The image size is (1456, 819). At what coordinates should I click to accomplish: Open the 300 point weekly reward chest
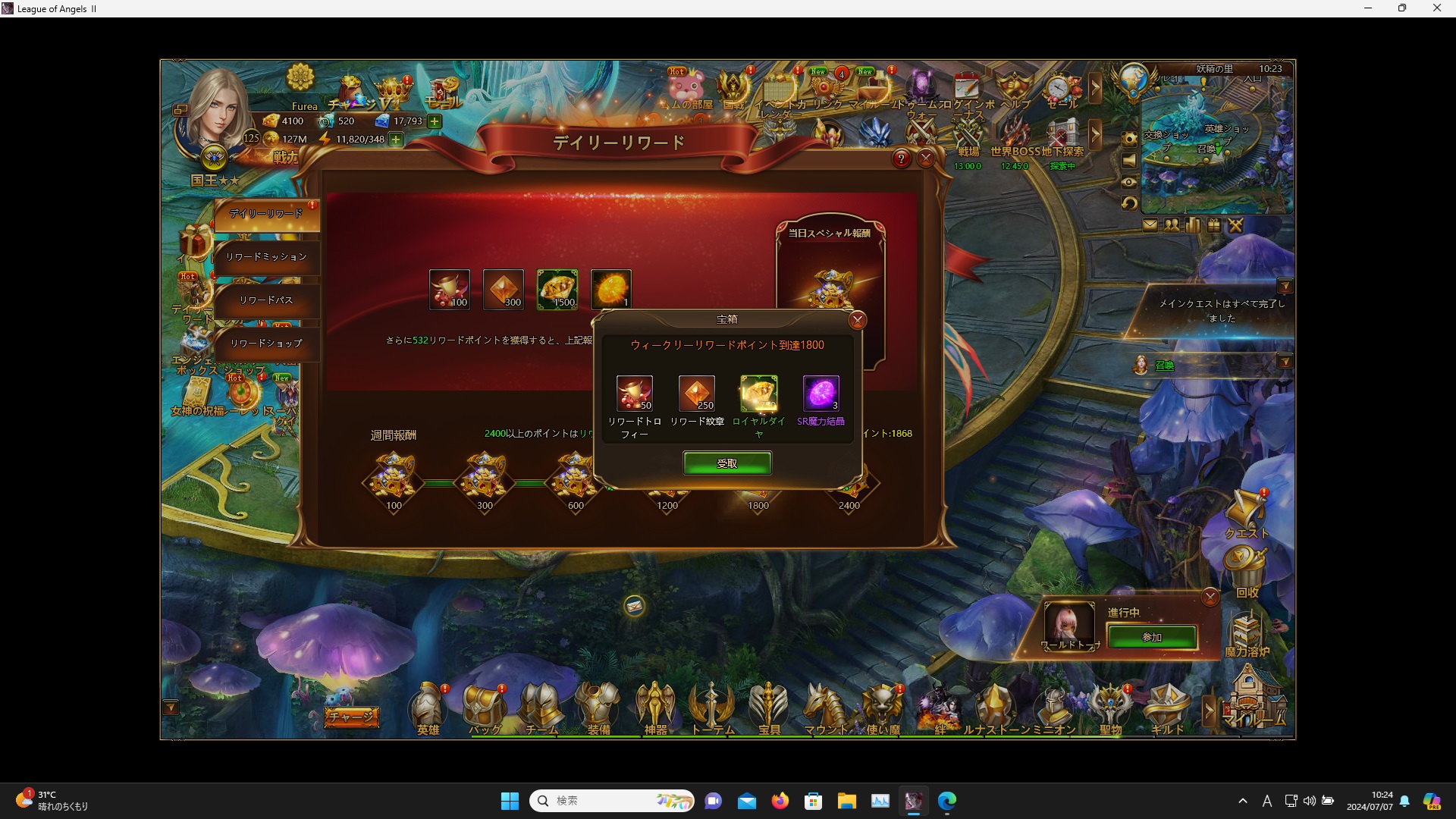tap(485, 478)
